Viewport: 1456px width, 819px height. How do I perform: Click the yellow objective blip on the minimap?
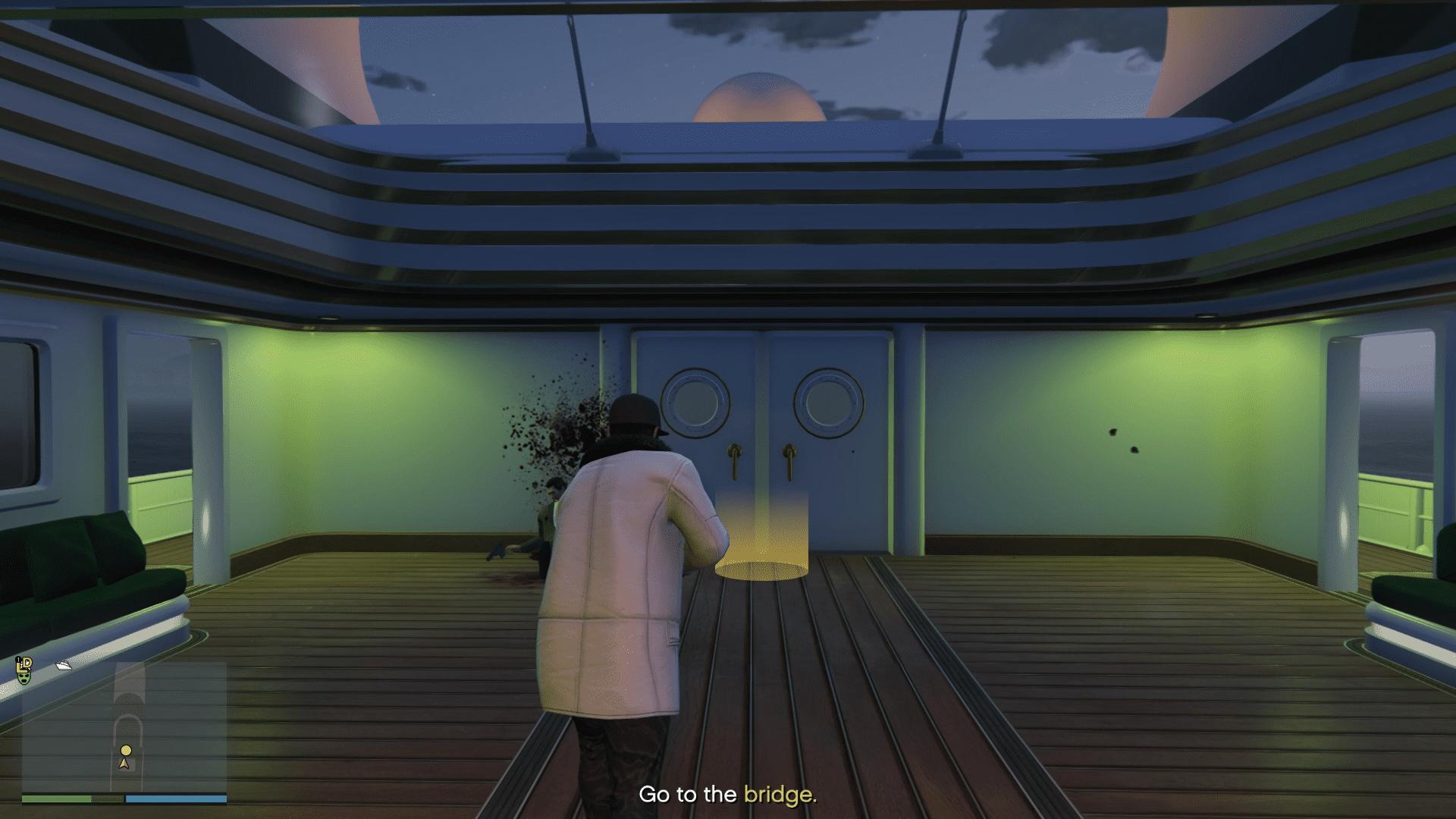click(x=126, y=750)
